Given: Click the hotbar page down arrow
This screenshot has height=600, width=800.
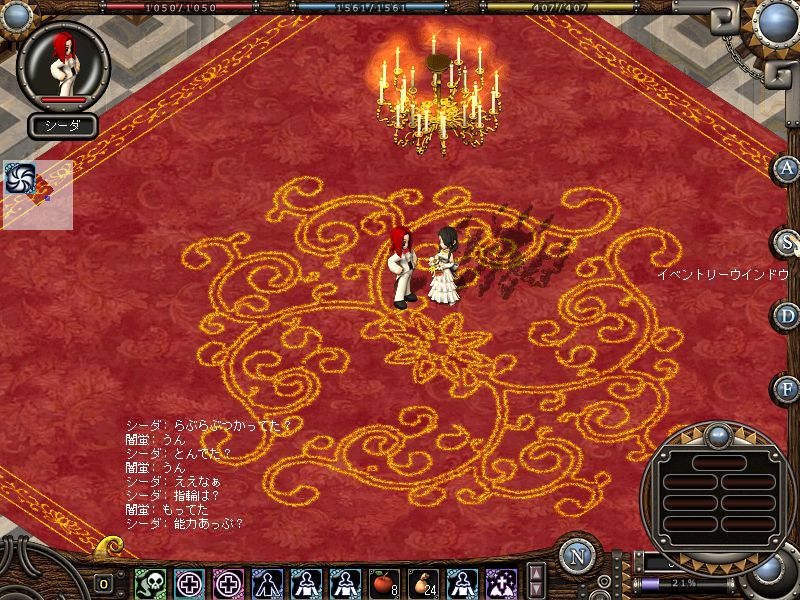Looking at the screenshot, I should pos(536,590).
